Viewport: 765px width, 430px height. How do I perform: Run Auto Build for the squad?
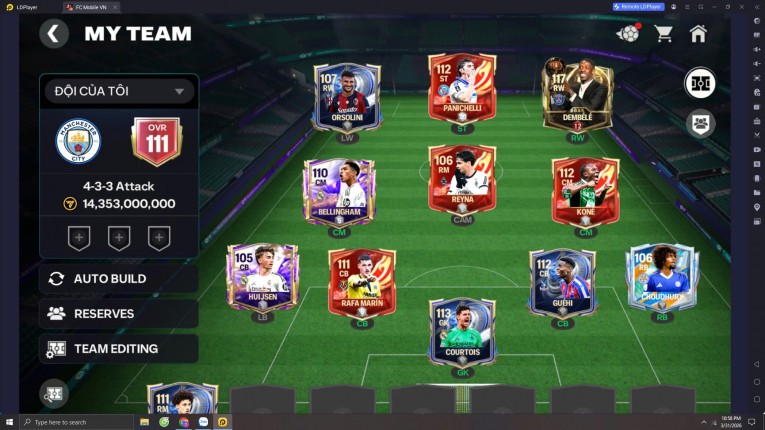tap(118, 278)
